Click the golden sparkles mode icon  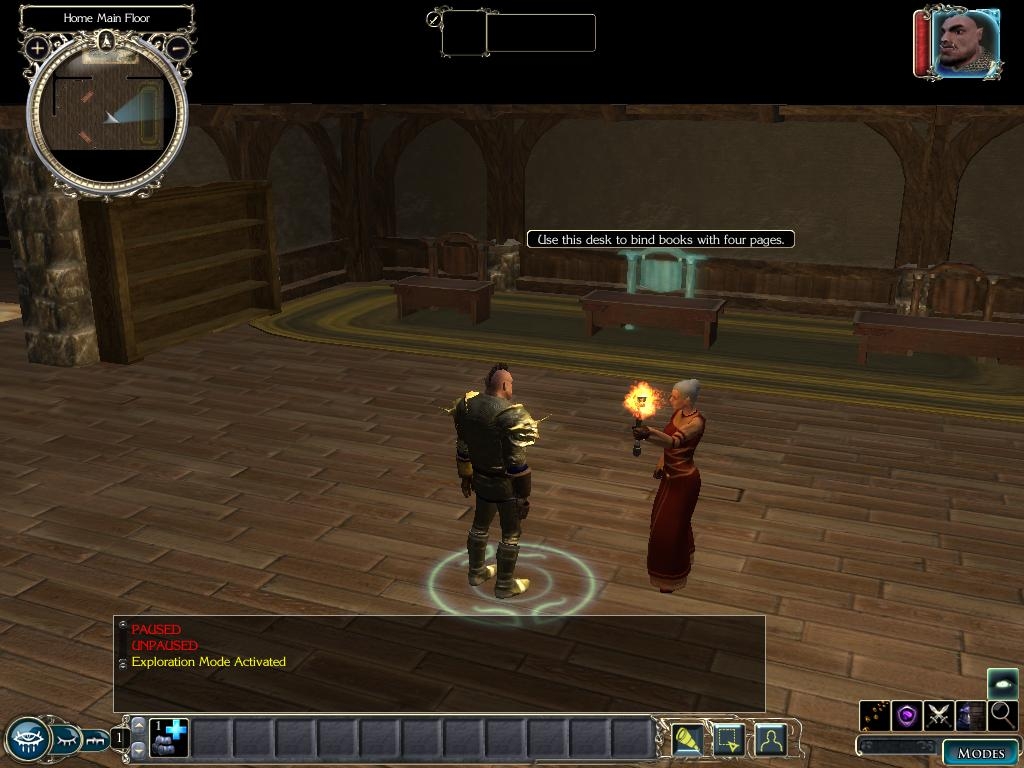(875, 715)
